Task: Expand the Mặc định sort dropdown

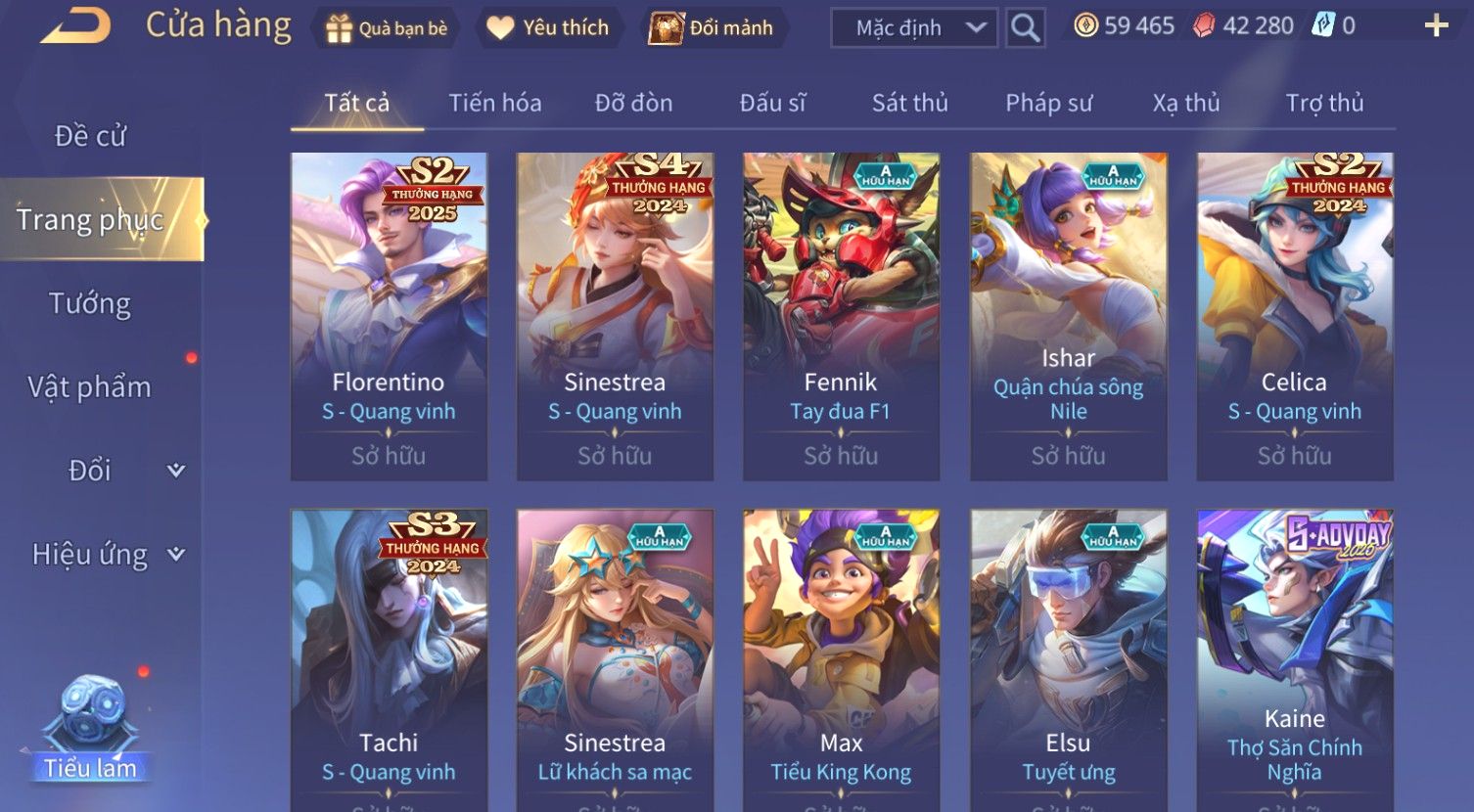Action: [913, 28]
